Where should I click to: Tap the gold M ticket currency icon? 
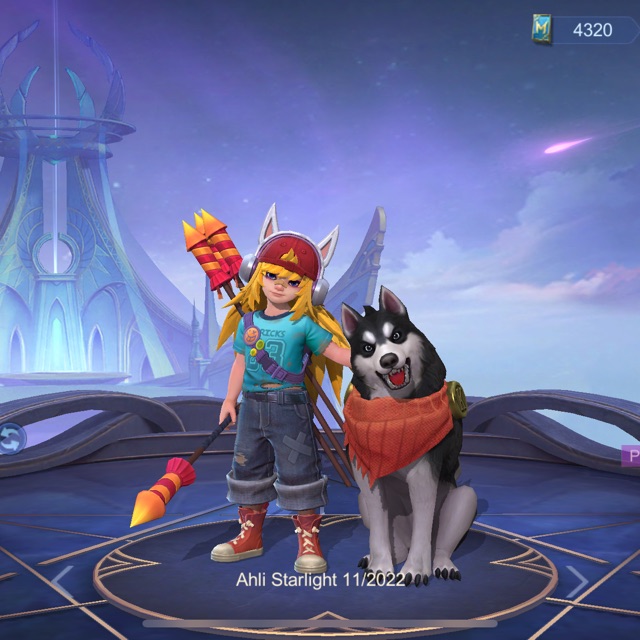(543, 30)
